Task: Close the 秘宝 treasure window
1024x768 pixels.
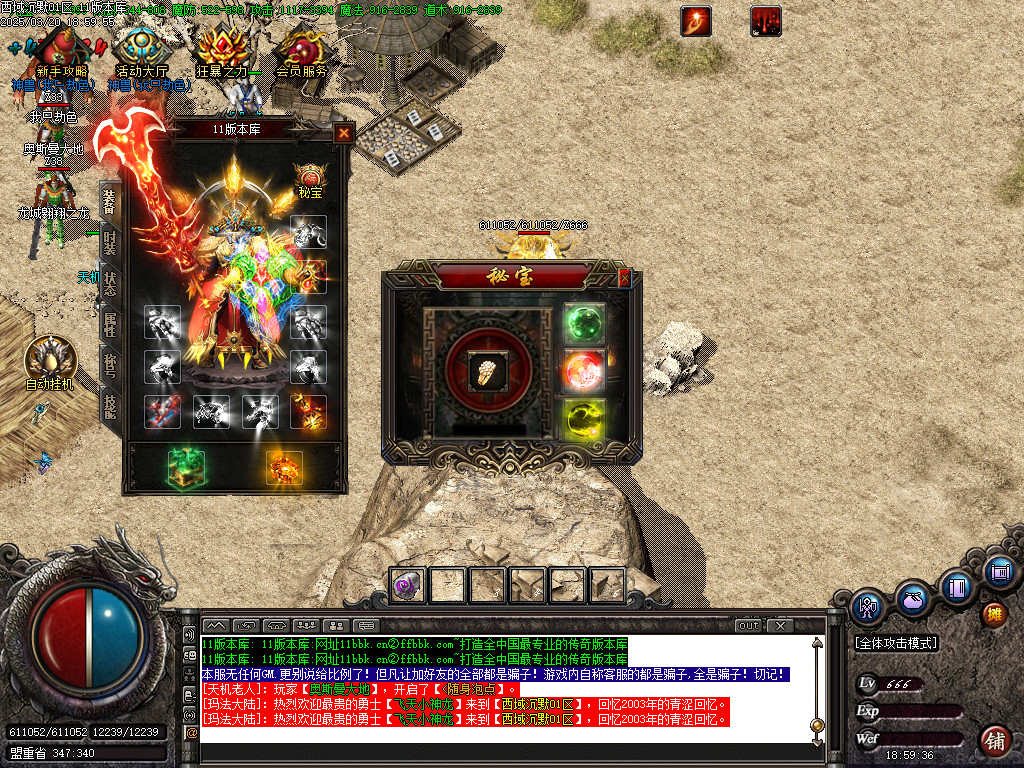Action: pyautogui.click(x=625, y=278)
